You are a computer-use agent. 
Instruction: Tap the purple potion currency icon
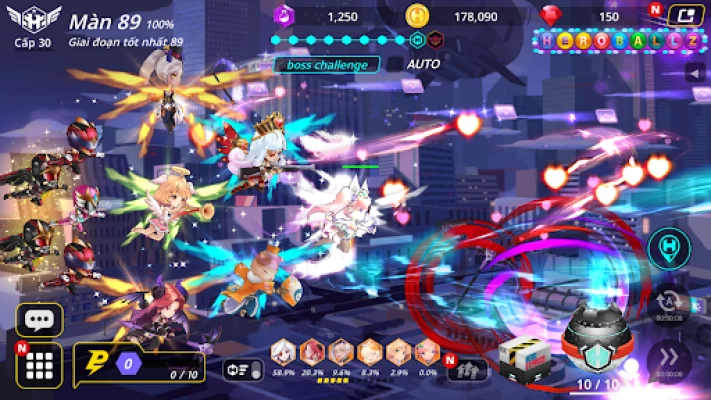[282, 16]
